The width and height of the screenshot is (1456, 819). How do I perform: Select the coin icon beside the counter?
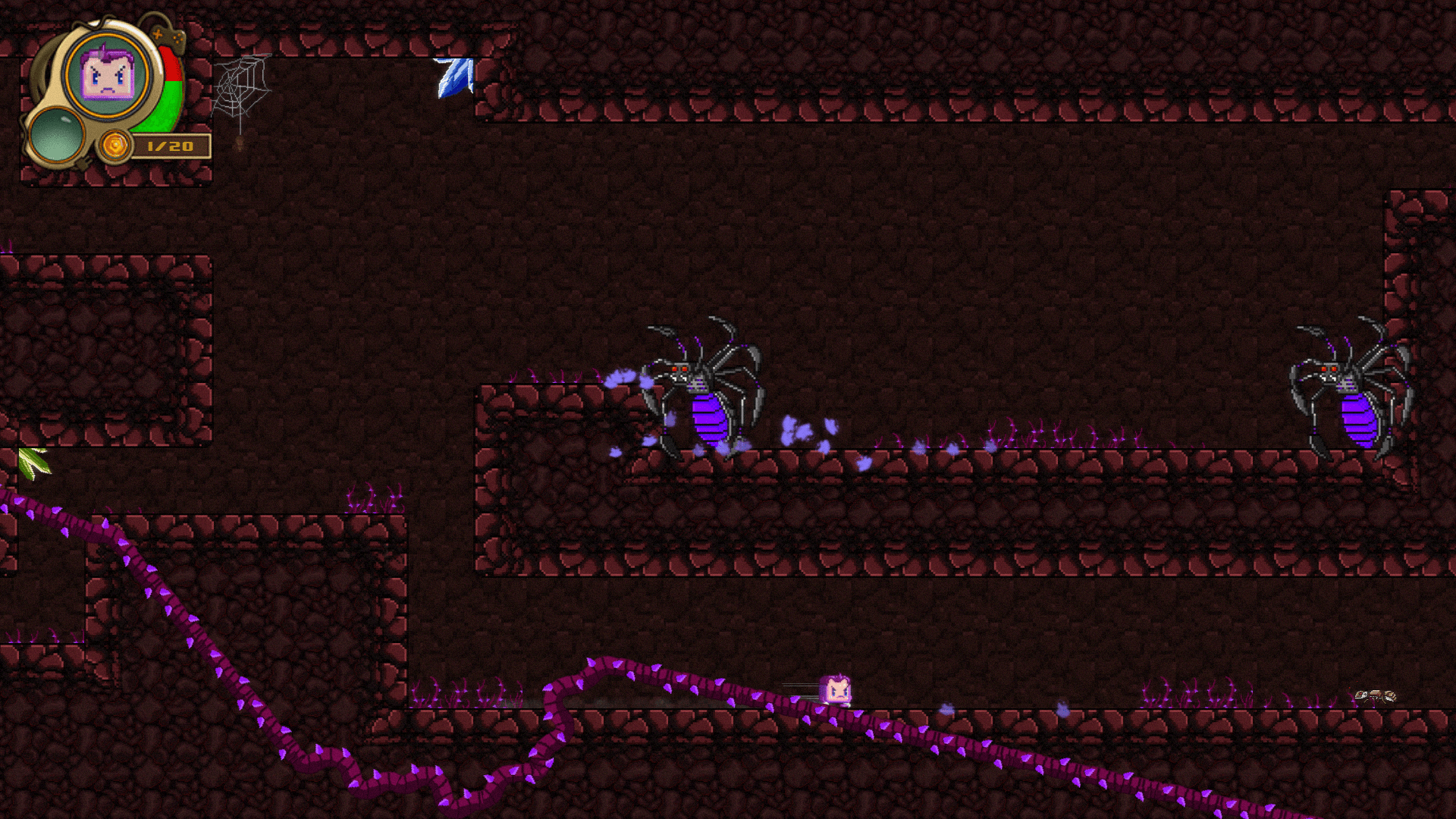pyautogui.click(x=115, y=146)
